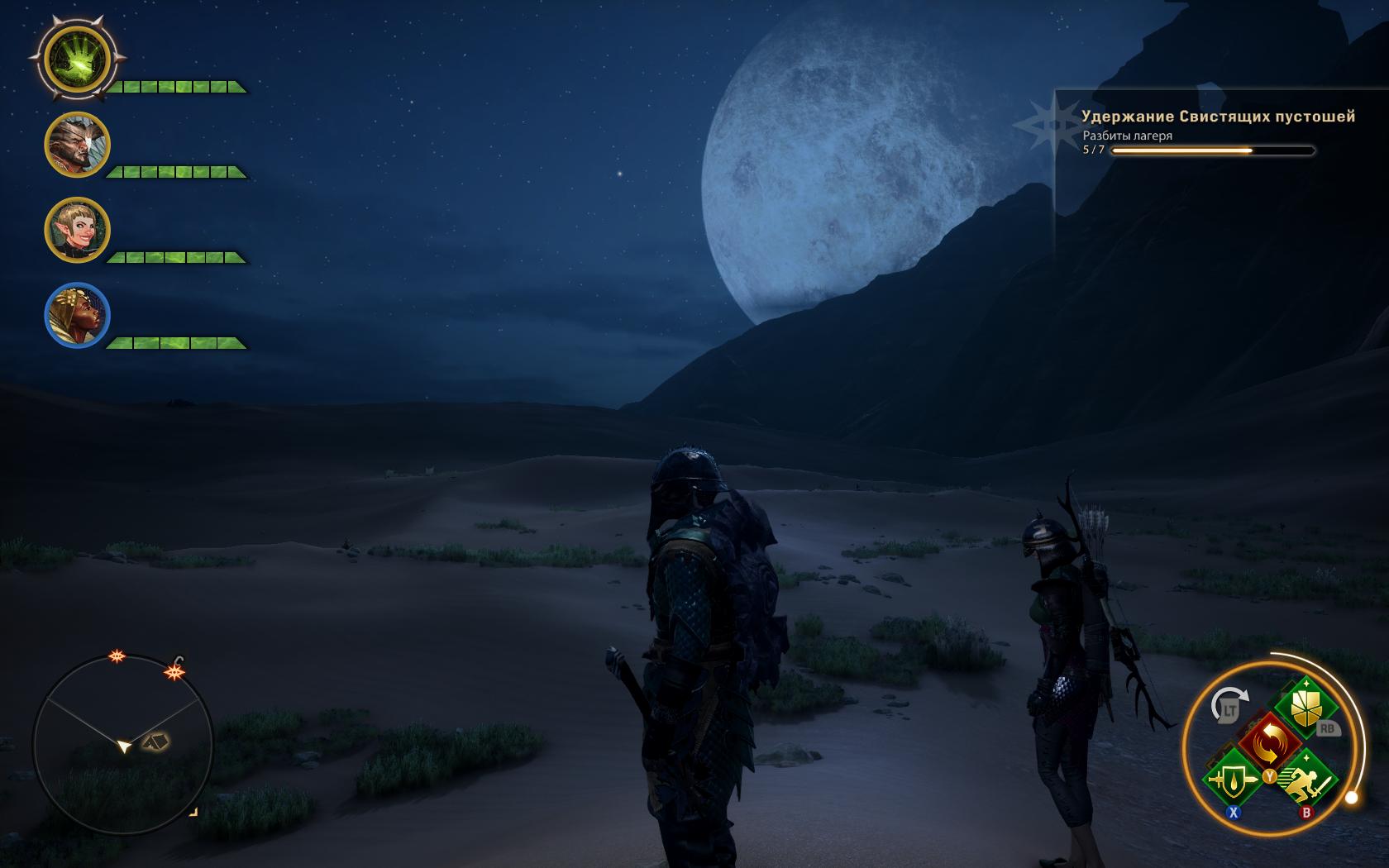The width and height of the screenshot is (1389, 868).
Task: Open the circular minimap radar
Action: [122, 745]
